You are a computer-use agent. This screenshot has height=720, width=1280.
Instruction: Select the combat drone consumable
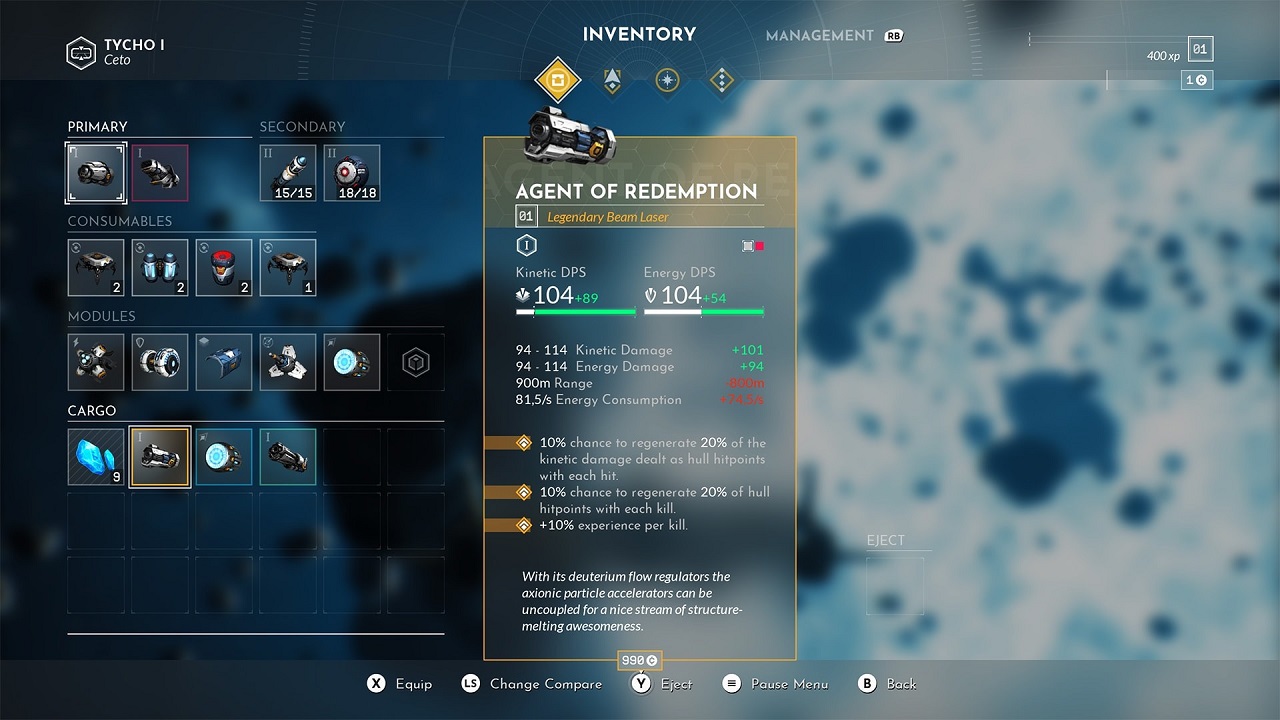click(95, 267)
